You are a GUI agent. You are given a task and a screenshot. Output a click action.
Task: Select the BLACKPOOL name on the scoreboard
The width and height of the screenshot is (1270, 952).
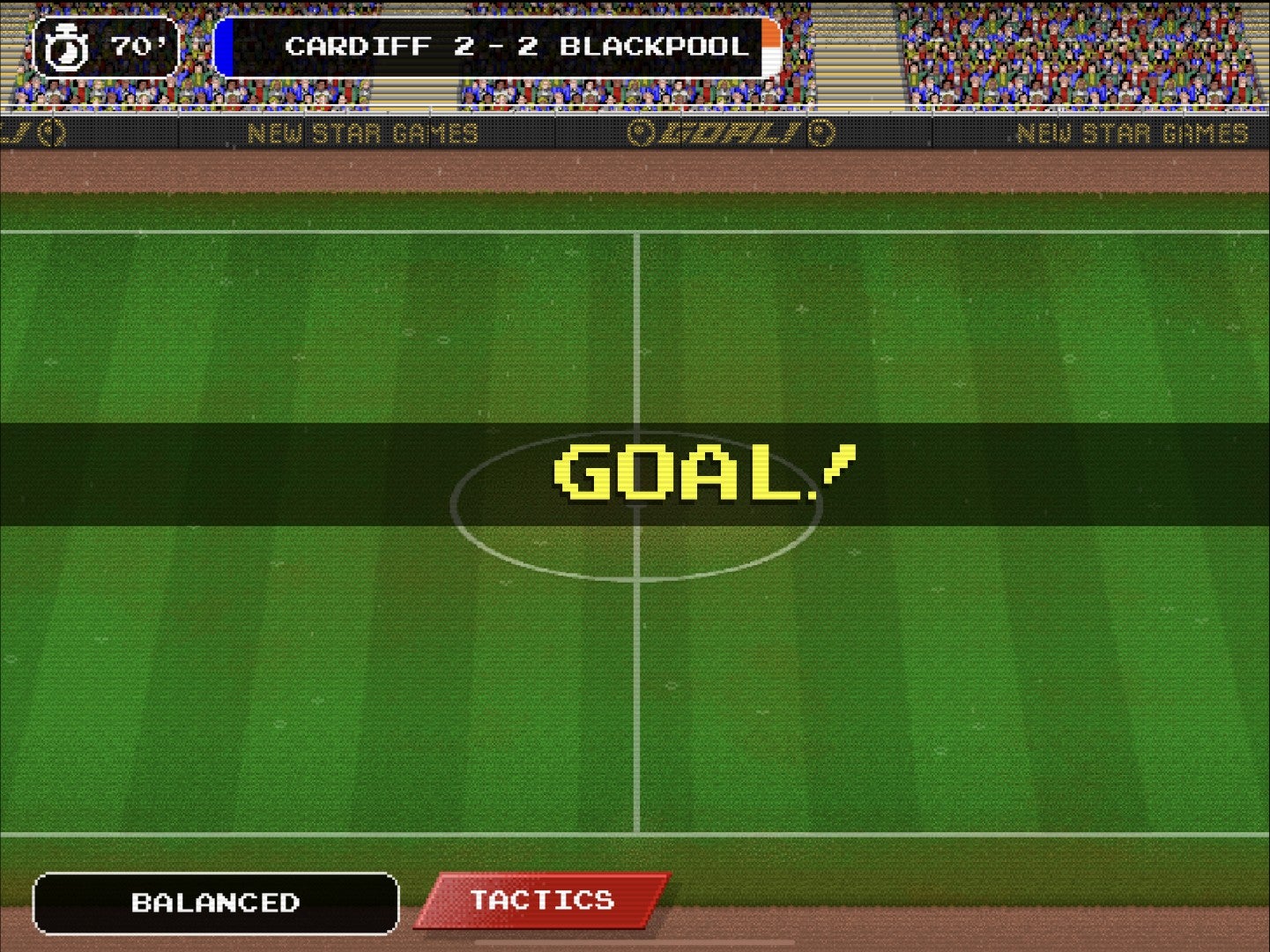point(657,46)
